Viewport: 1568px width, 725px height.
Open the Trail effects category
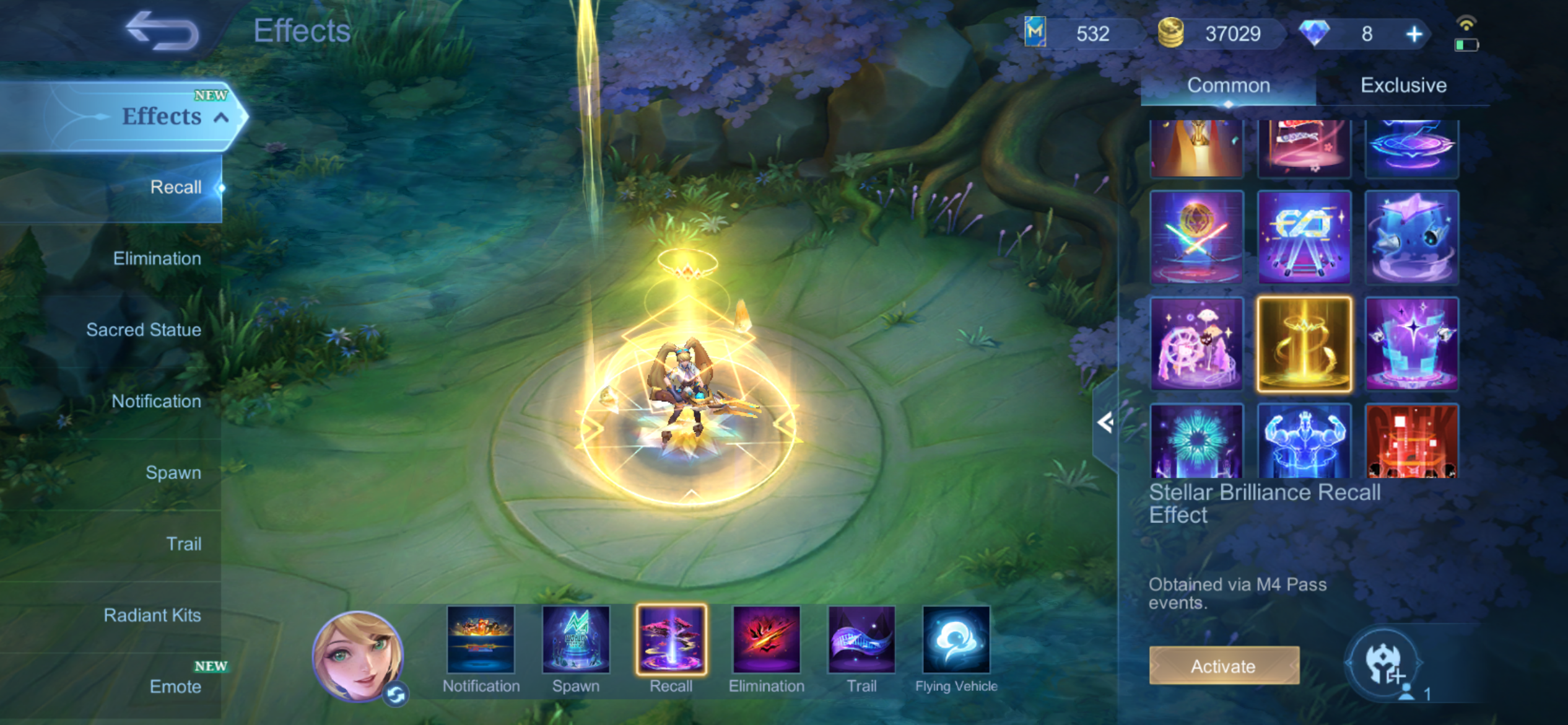pos(183,543)
